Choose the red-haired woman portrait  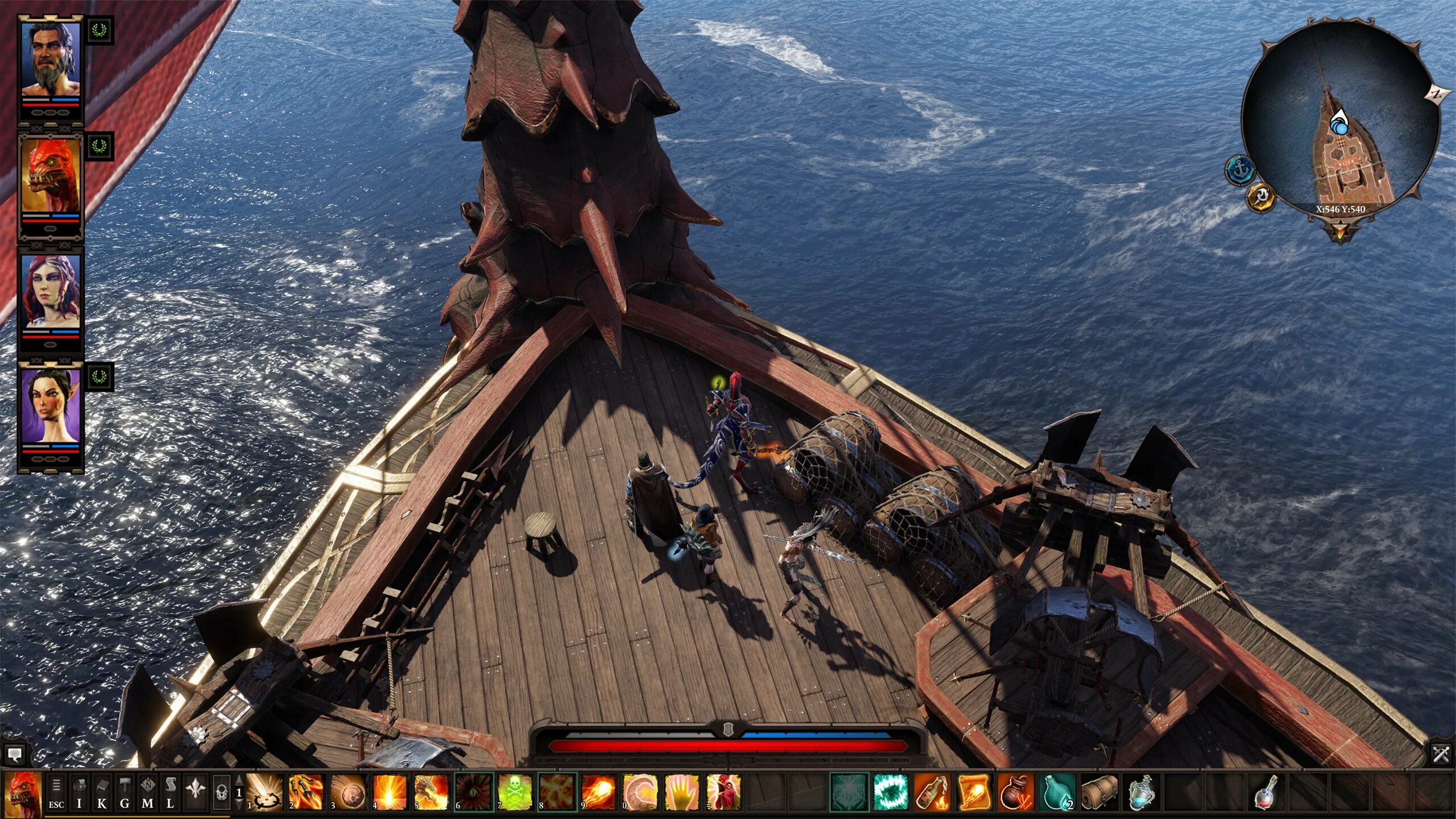click(x=51, y=291)
